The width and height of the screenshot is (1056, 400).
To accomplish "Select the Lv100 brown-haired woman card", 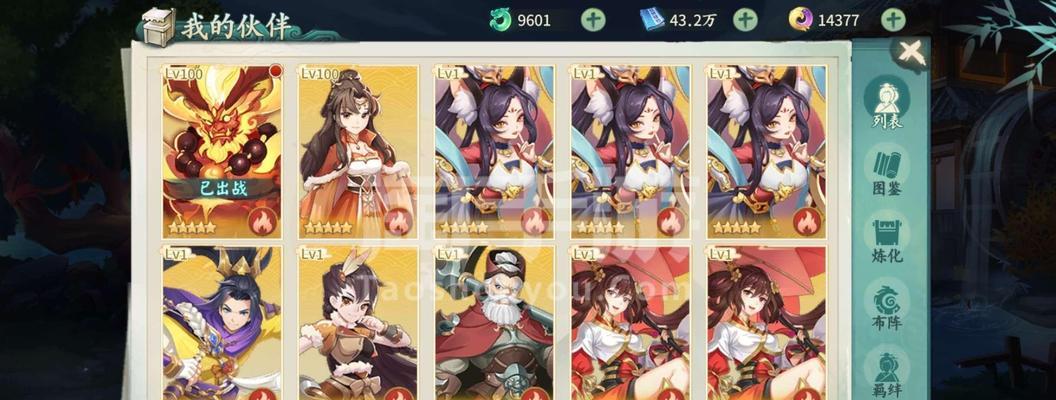I will [358, 150].
